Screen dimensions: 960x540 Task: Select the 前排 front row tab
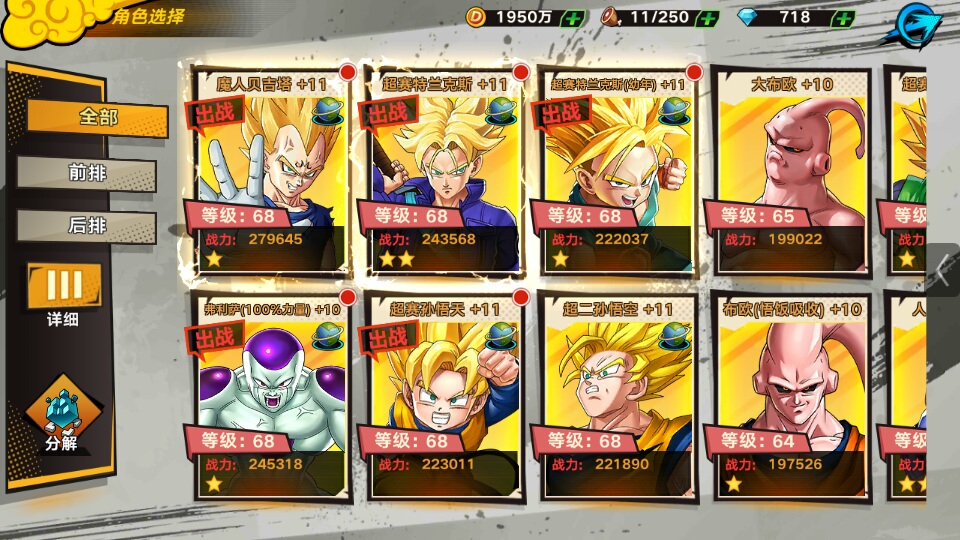[x=88, y=173]
